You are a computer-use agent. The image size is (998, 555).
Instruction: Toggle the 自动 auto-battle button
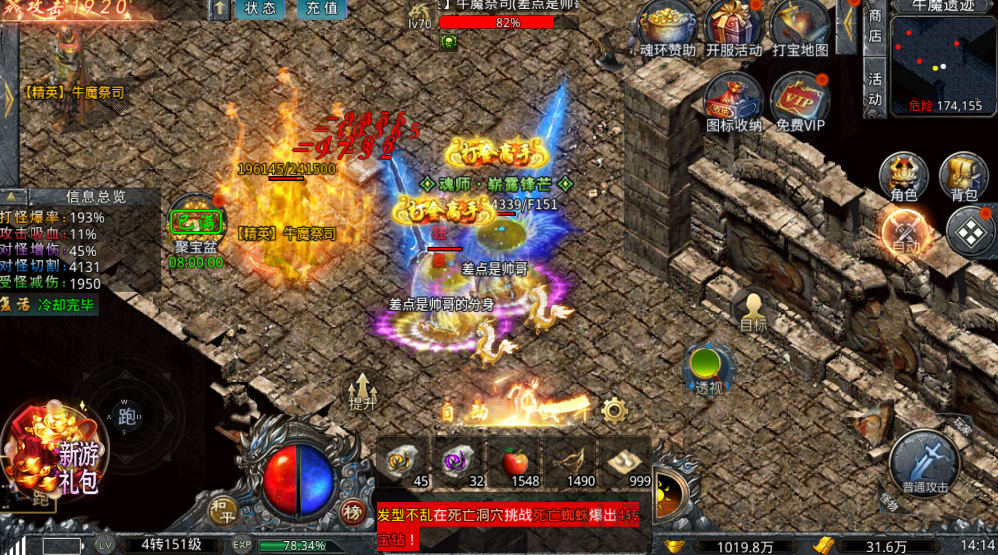pyautogui.click(x=904, y=232)
